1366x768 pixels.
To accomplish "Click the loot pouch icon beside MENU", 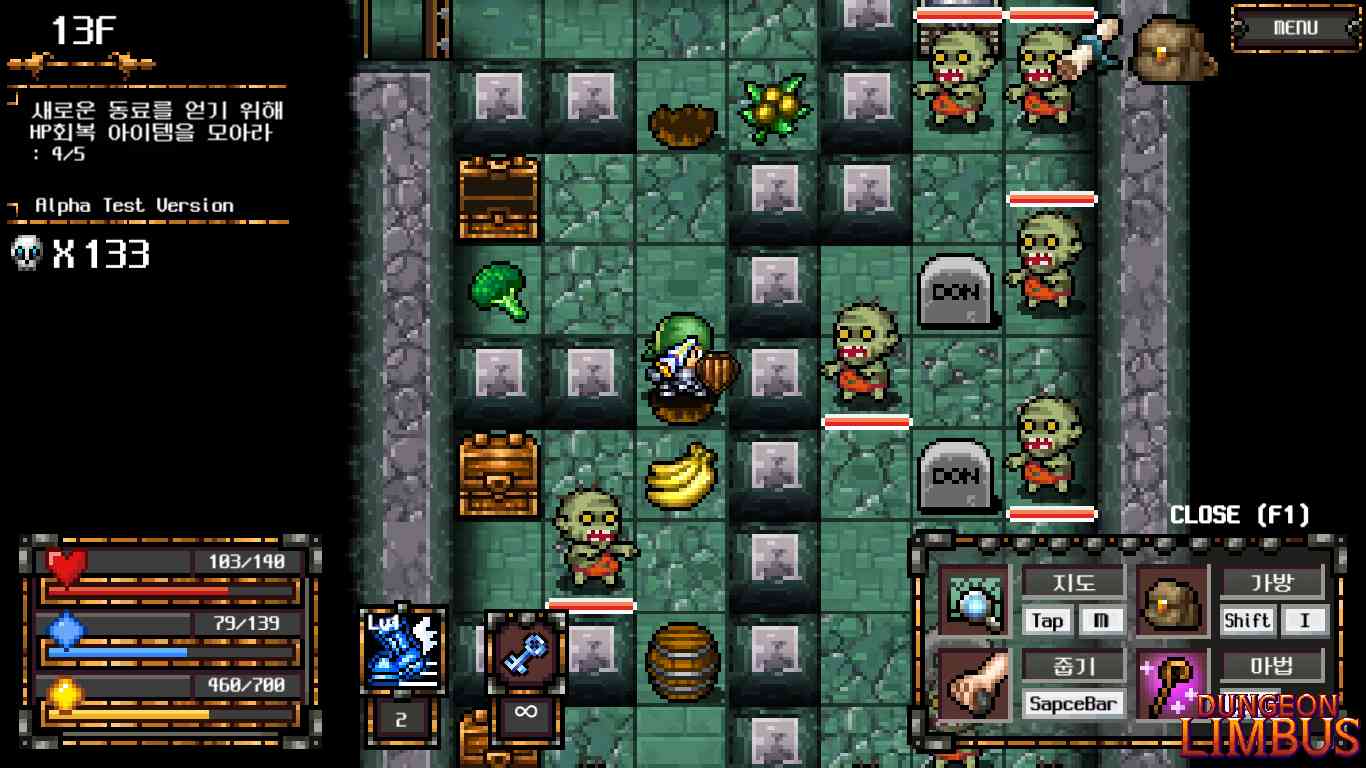I will 1172,48.
